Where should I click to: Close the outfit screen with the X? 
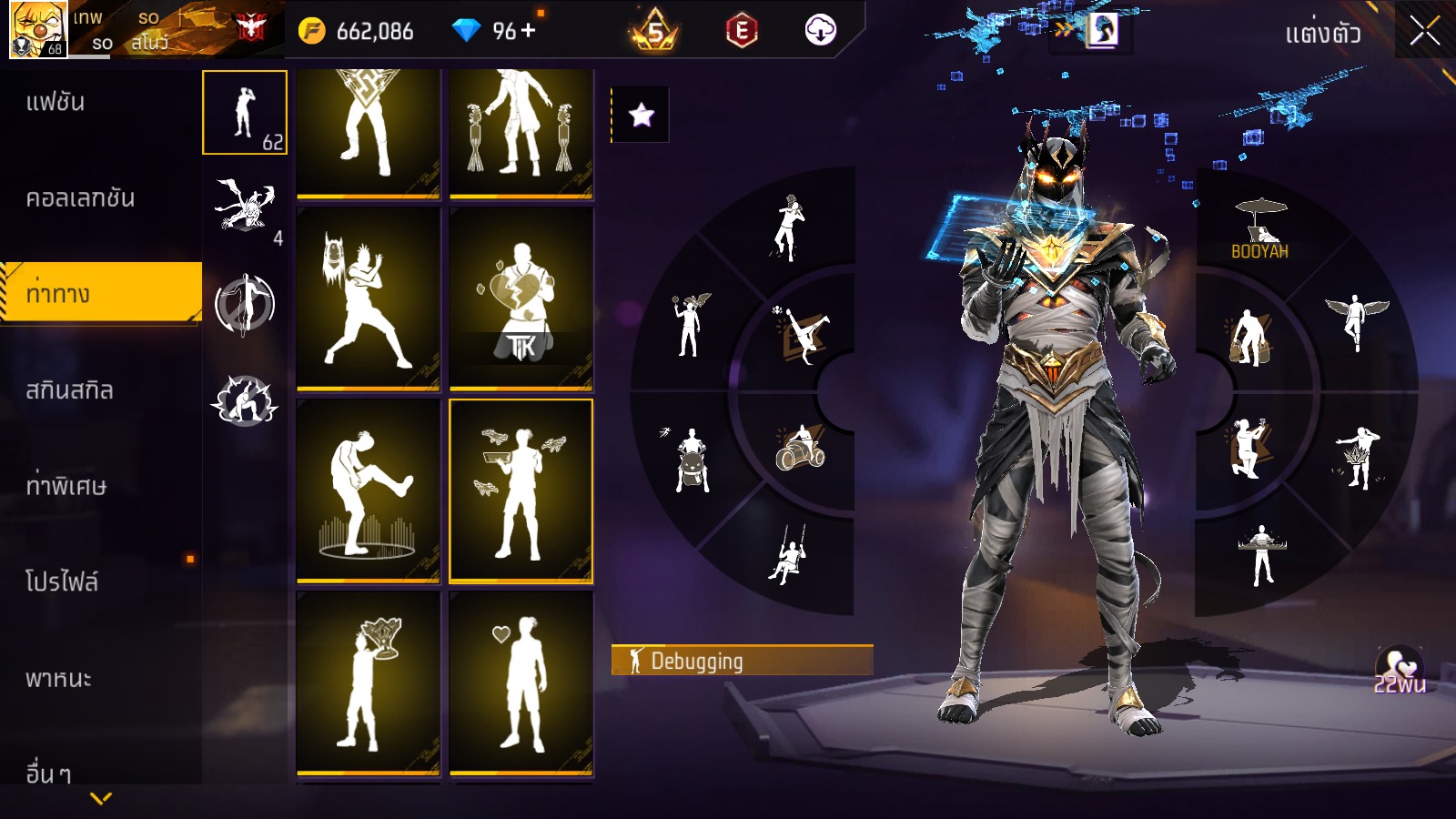click(1424, 32)
